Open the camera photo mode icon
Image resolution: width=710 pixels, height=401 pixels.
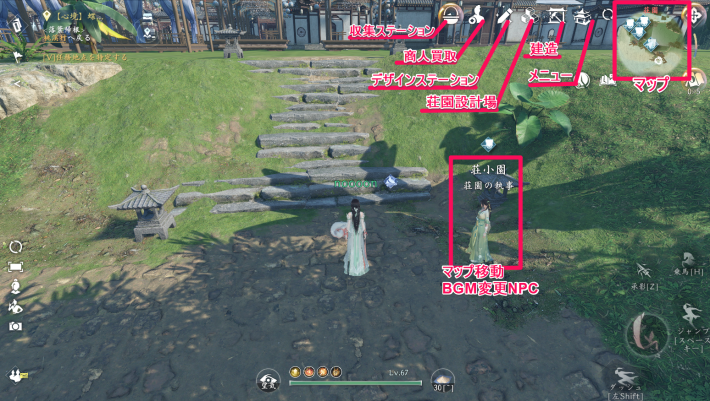[x=16, y=326]
